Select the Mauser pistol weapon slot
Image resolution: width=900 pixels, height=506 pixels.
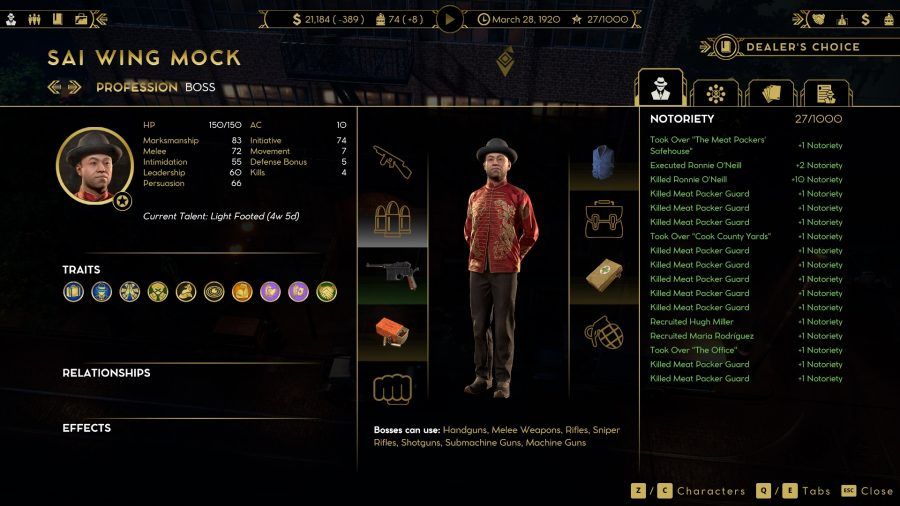tap(392, 276)
